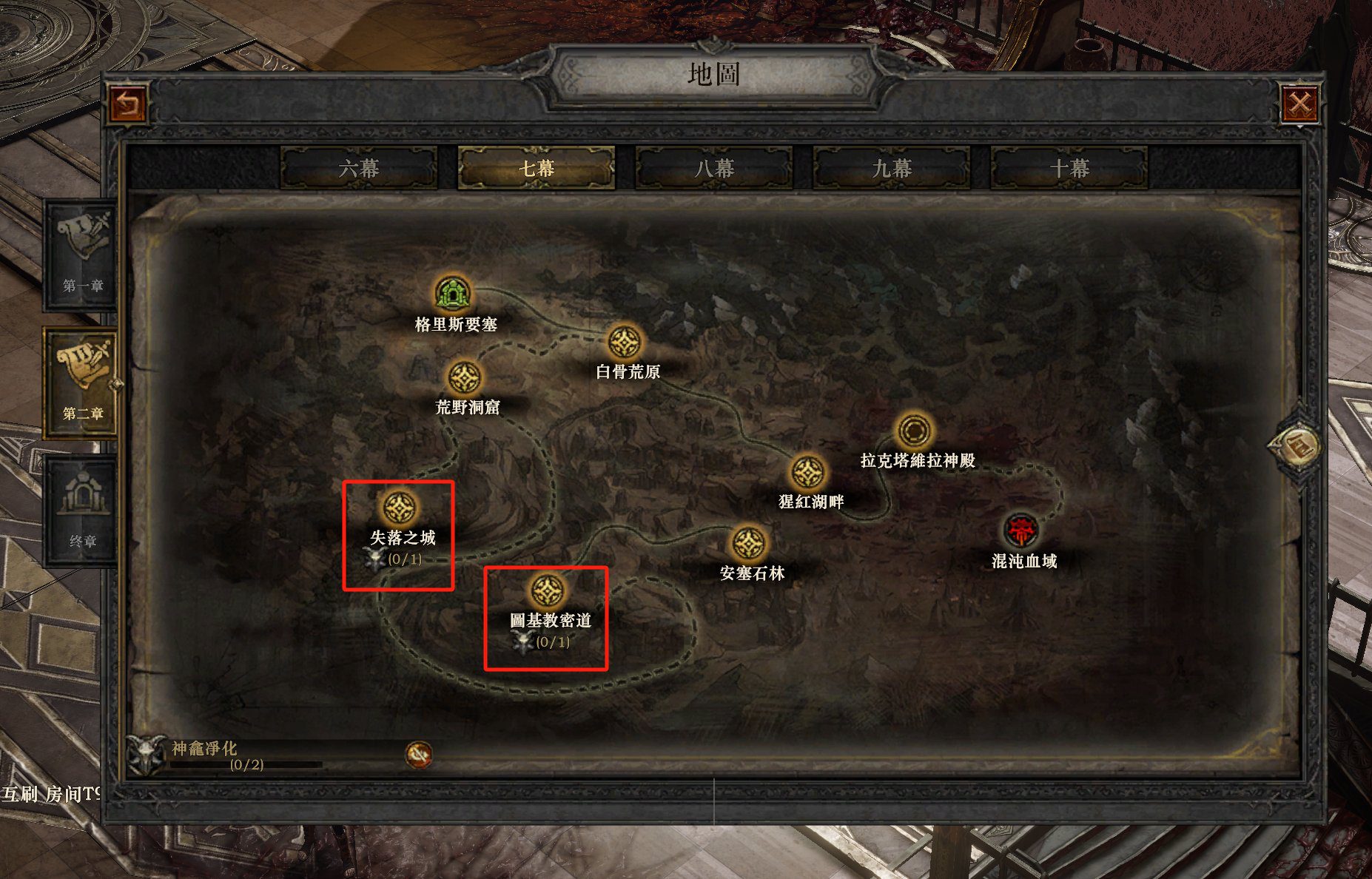Select the 圖基教密道 waypoint
Screen dimensions: 1372x879
548,591
